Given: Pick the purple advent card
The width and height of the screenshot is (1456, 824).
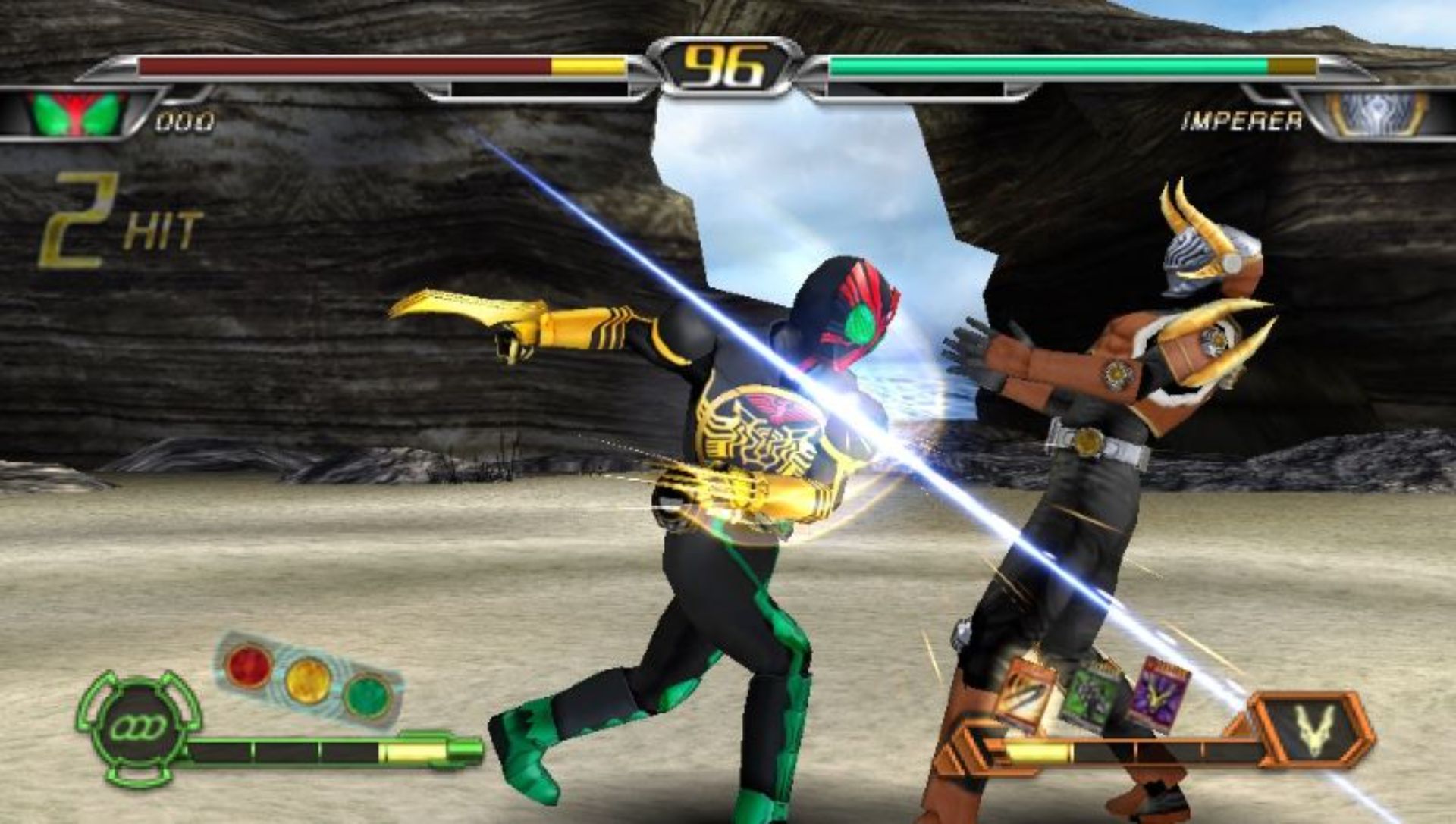Looking at the screenshot, I should tap(1157, 693).
